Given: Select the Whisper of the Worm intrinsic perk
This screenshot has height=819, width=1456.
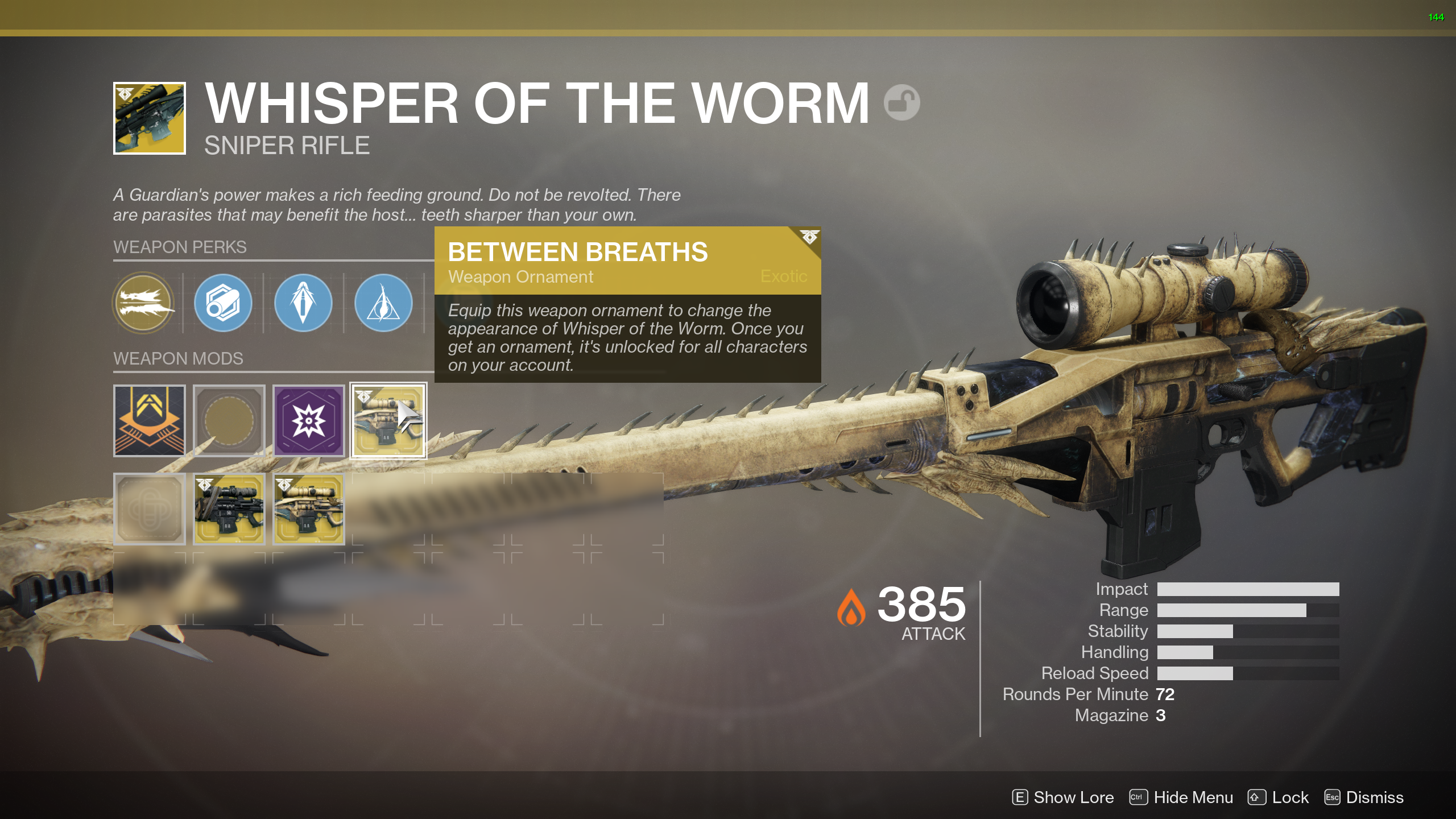Looking at the screenshot, I should point(144,303).
